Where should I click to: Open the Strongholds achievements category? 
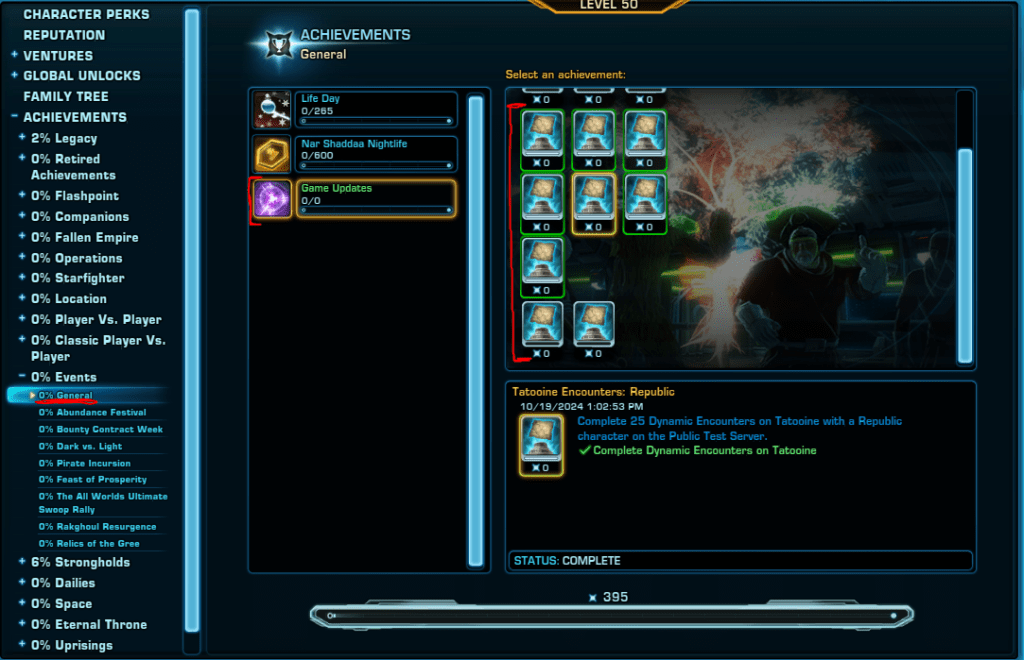coord(80,562)
